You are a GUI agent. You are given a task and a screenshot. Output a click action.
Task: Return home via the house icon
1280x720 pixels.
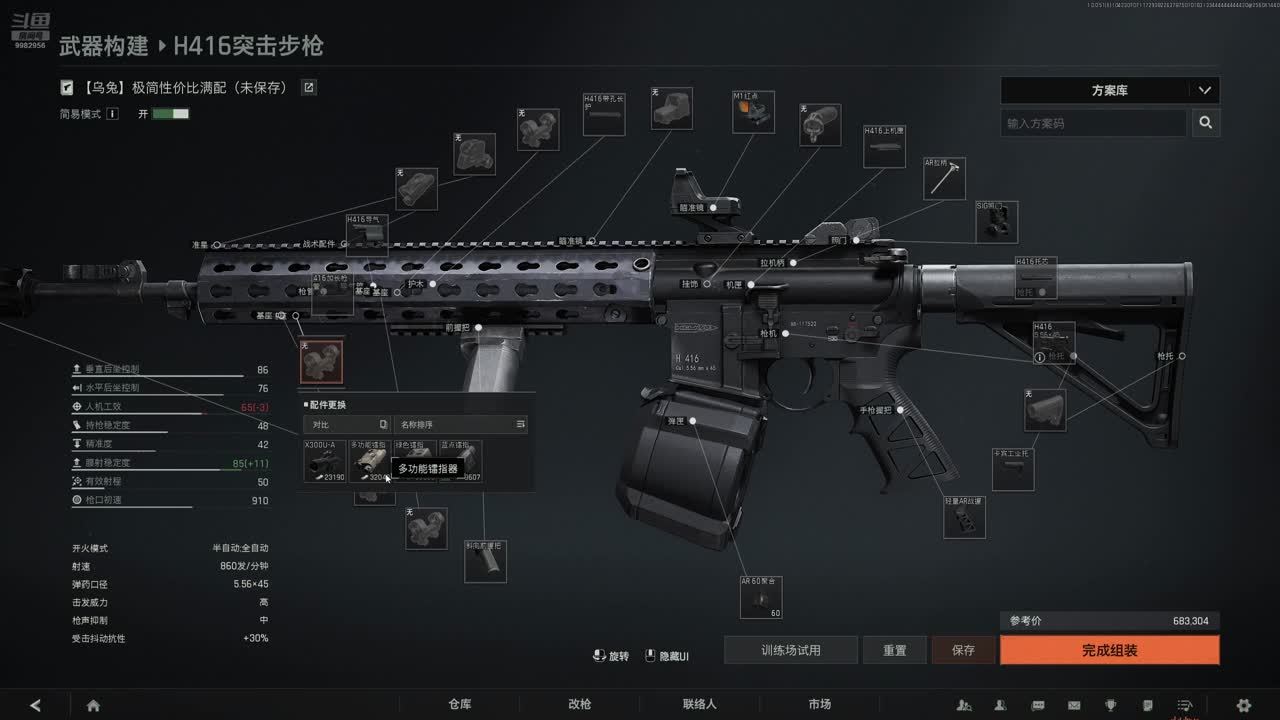point(93,705)
